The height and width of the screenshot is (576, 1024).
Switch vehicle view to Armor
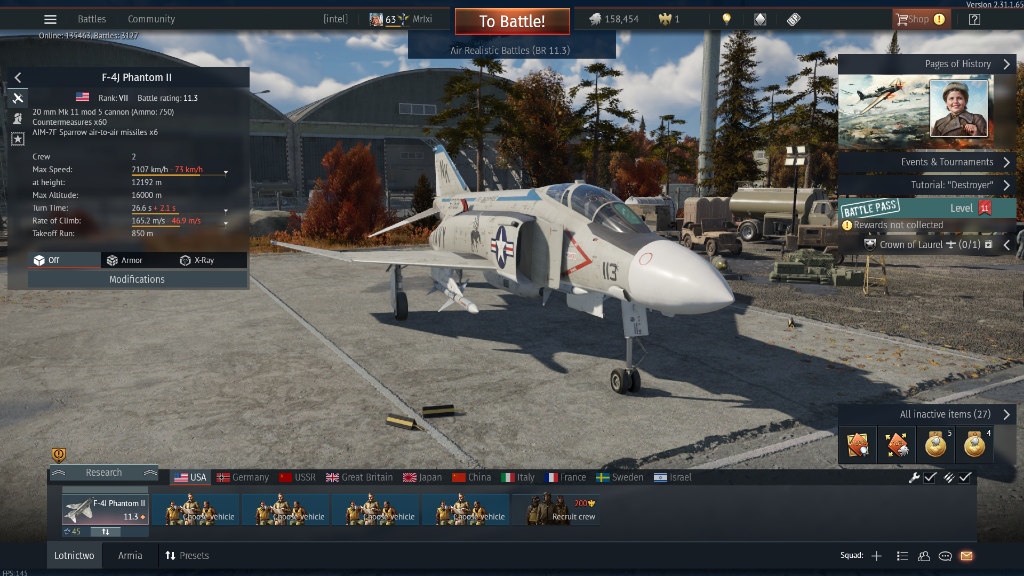(124, 260)
